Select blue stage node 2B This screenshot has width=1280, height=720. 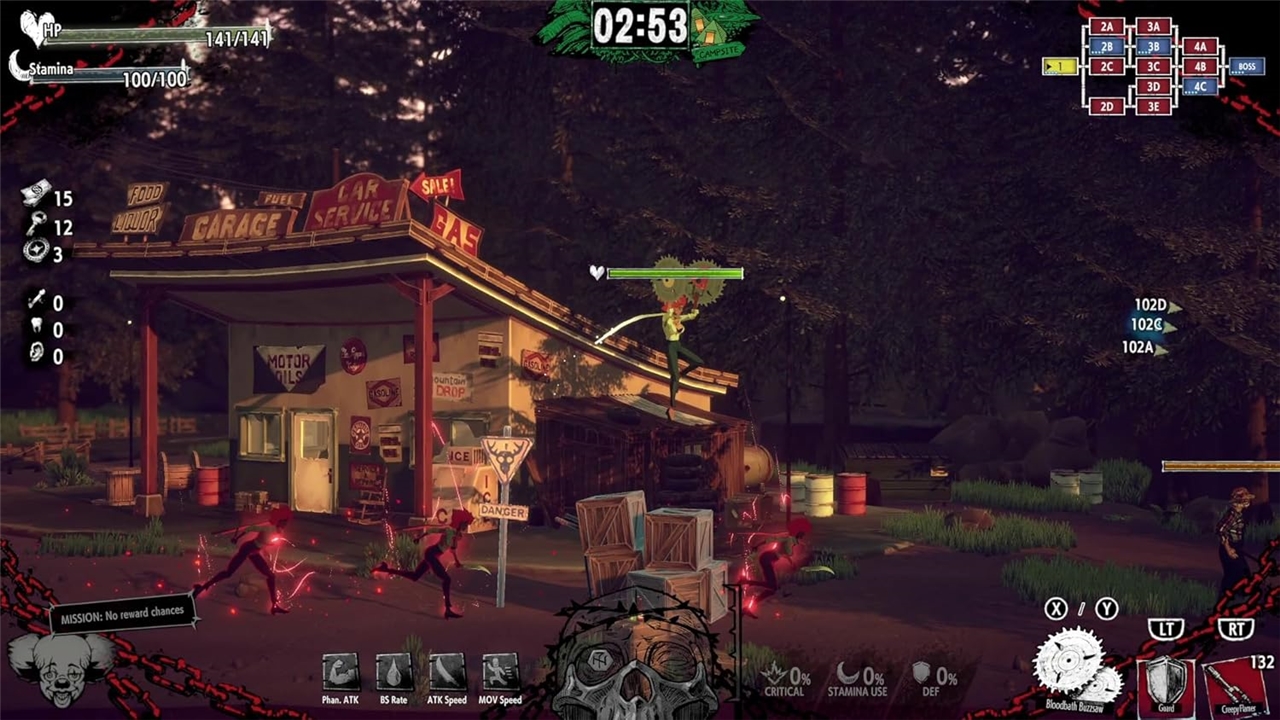[1107, 47]
